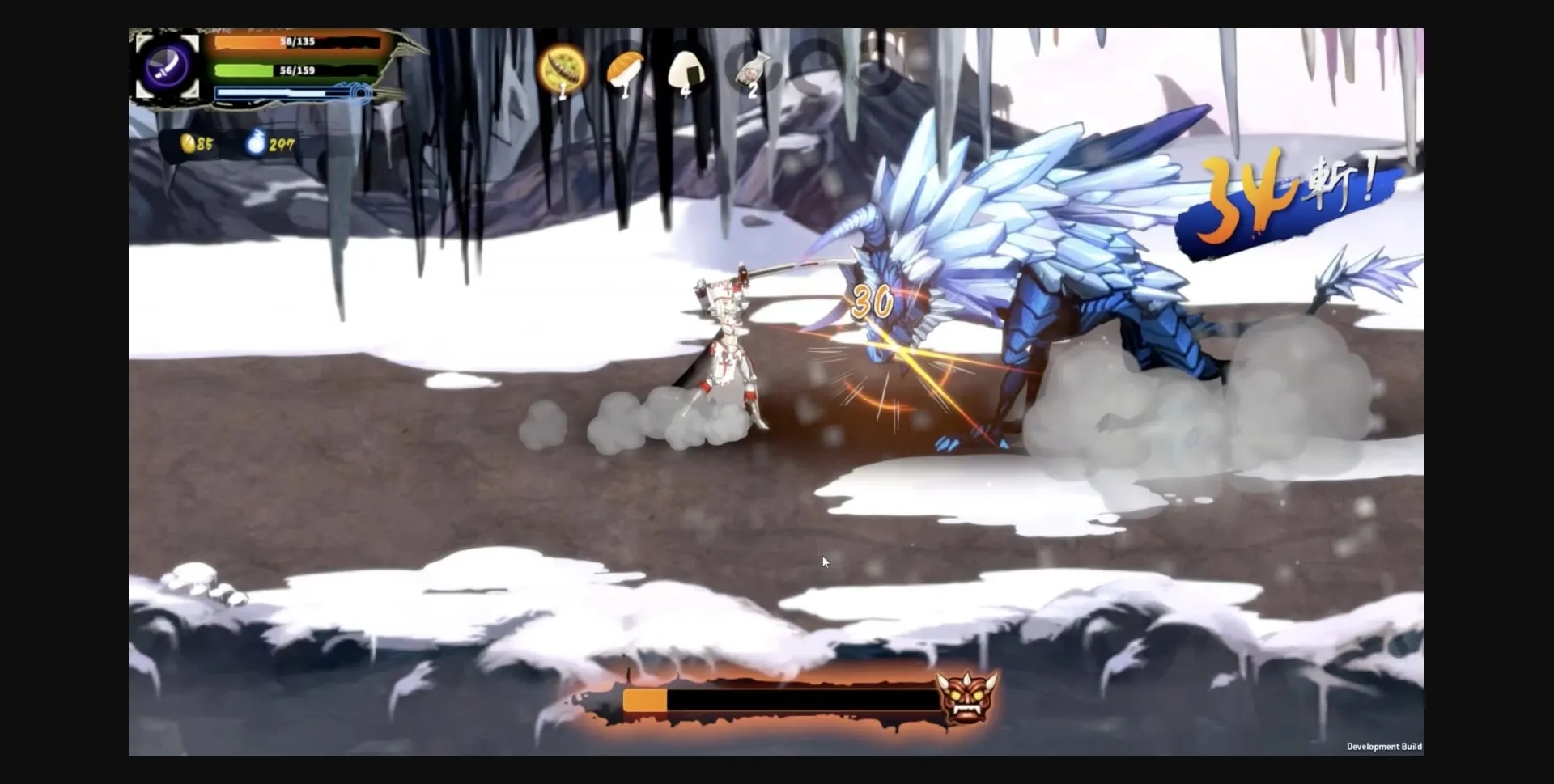Click the blue soul orb currency icon
Image resolution: width=1554 pixels, height=784 pixels.
click(x=254, y=143)
